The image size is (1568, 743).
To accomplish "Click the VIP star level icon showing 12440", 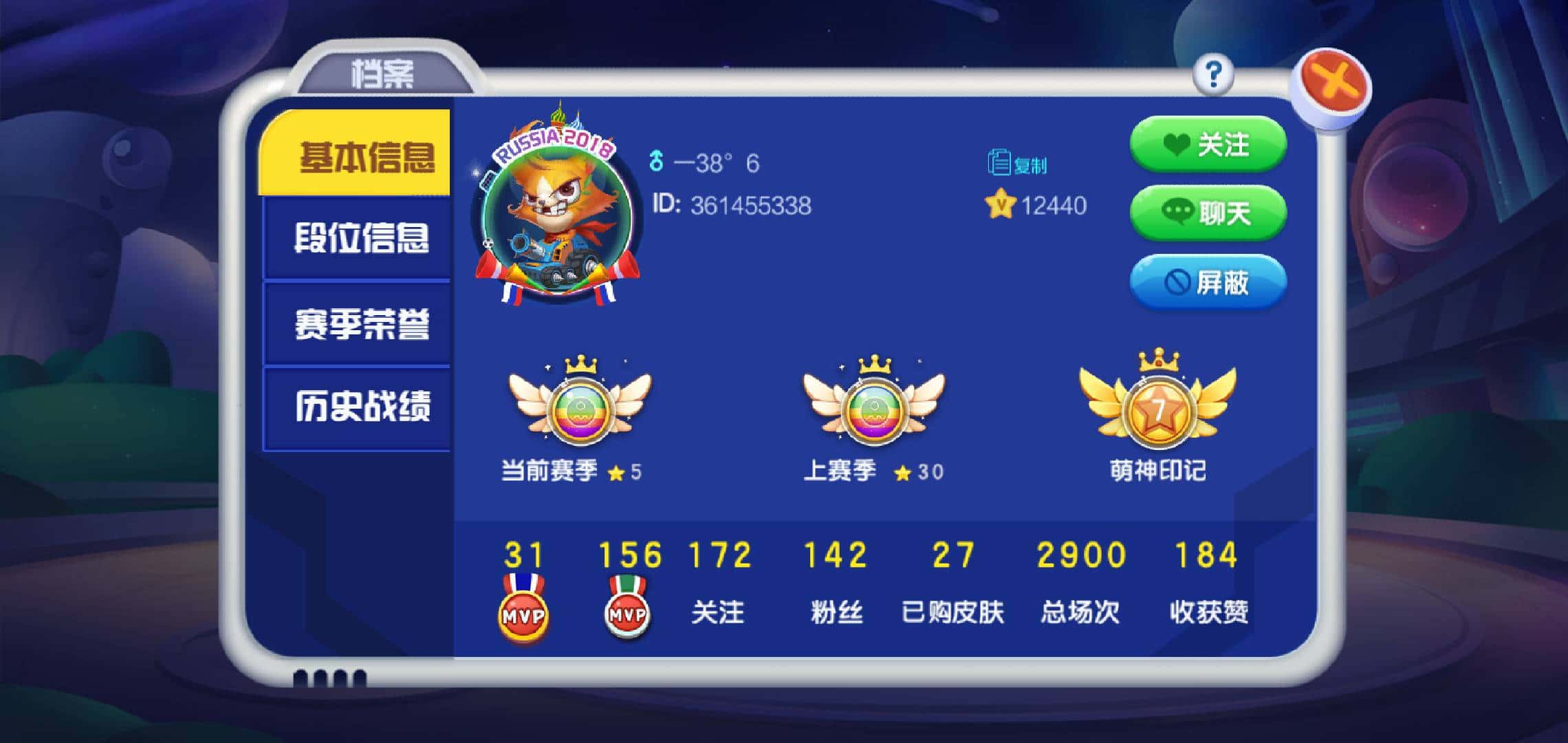I will click(x=1001, y=203).
